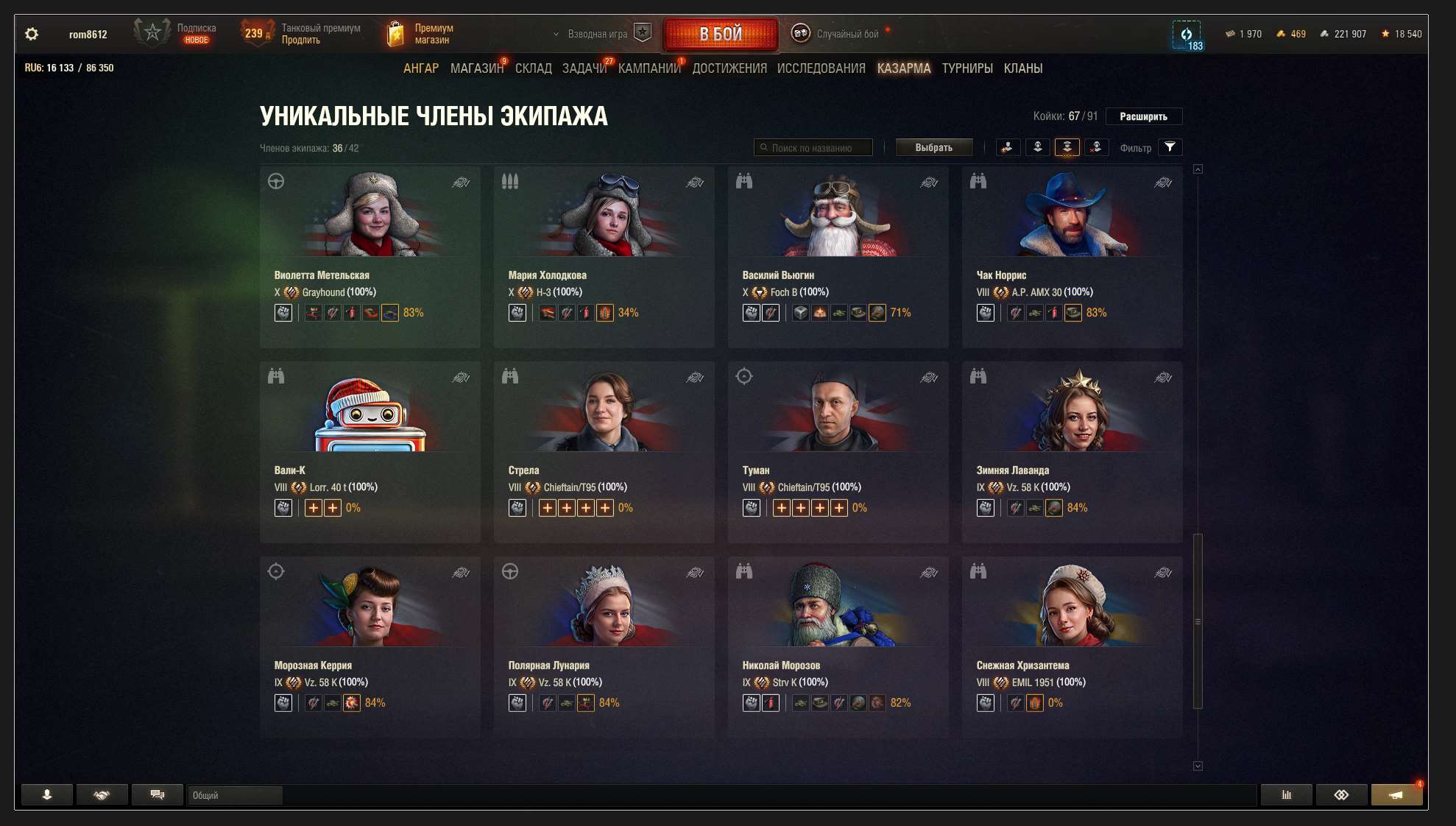Click the Выбрать button

coord(933,148)
